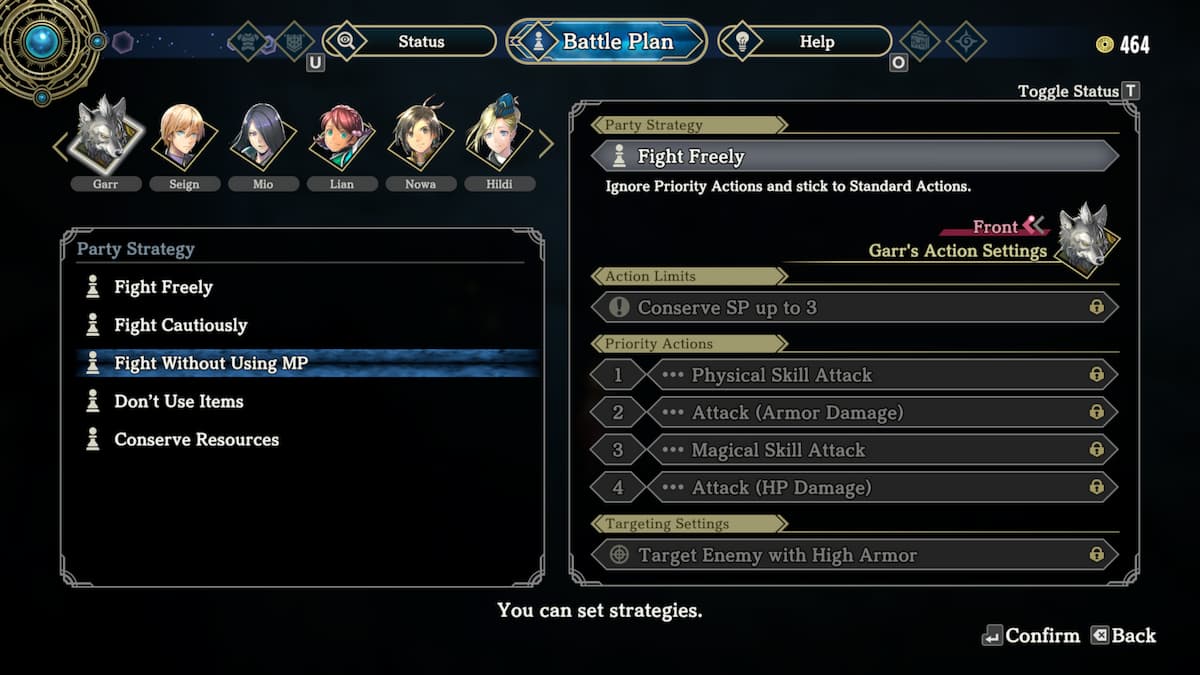
Task: Select Hildi's character portrait
Action: [499, 135]
